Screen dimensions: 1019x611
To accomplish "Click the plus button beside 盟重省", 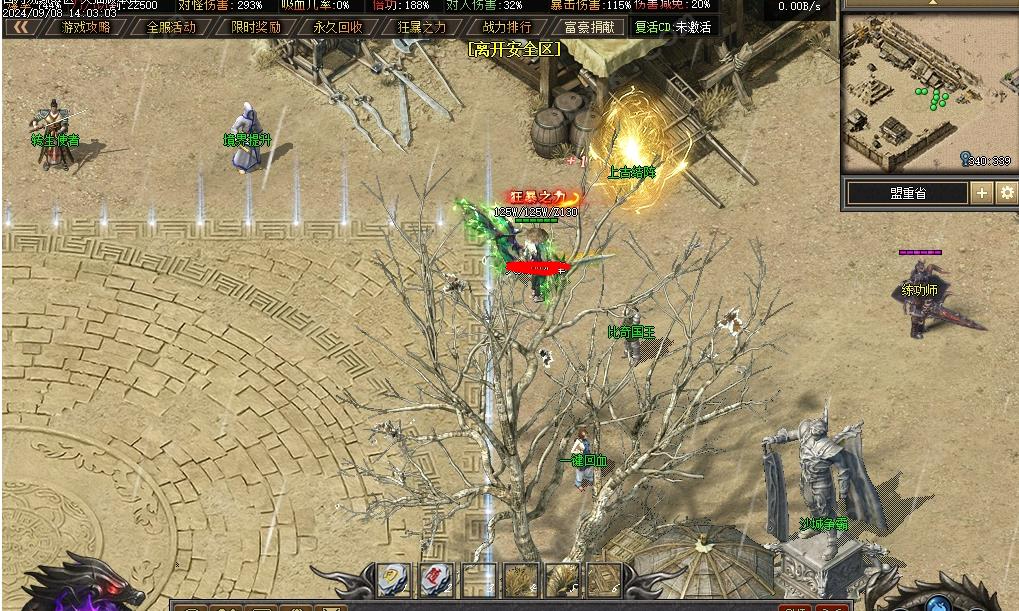I will tap(982, 193).
